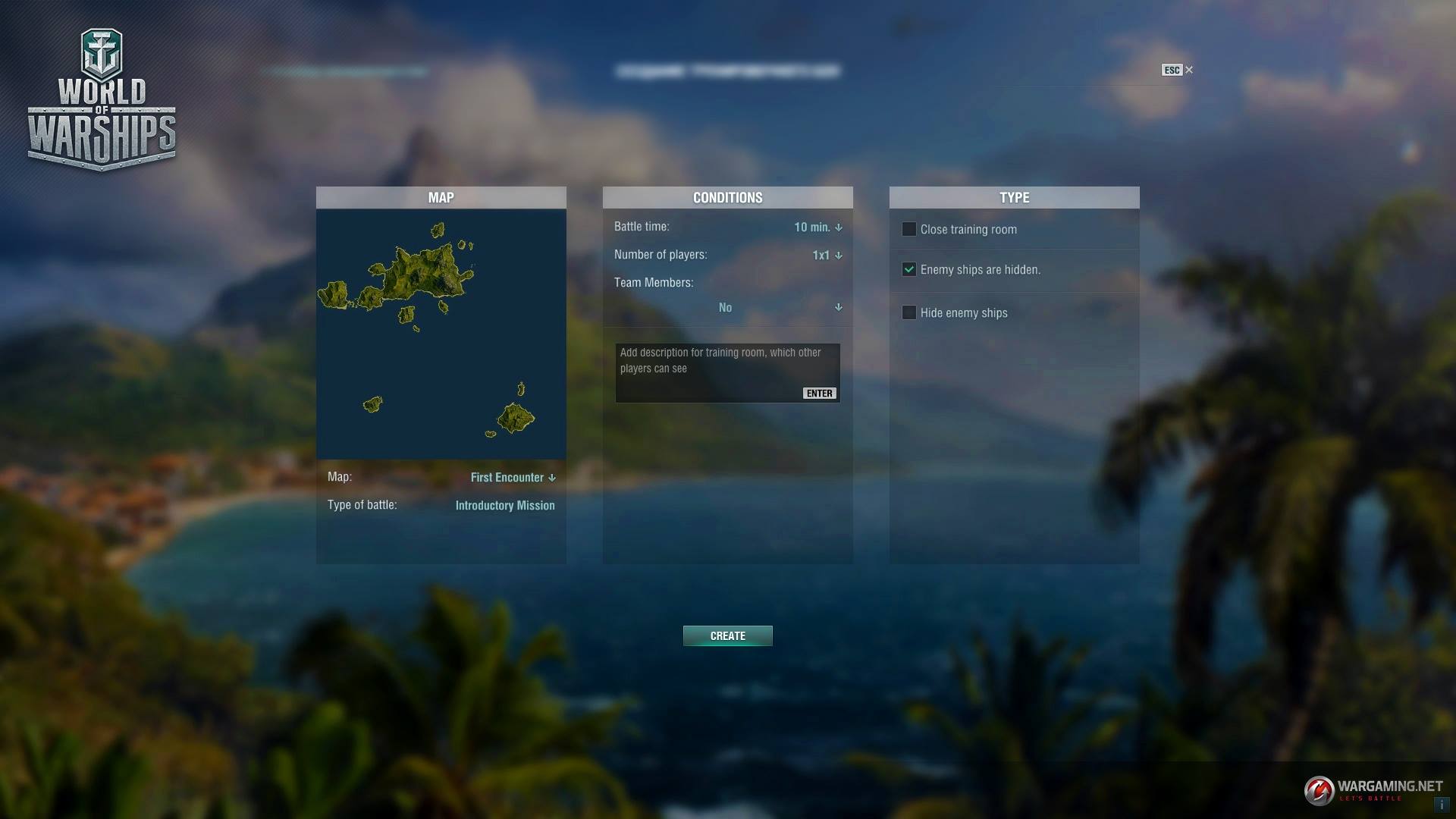Click the Introductory Mission battle type
The image size is (1456, 819).
tap(504, 505)
